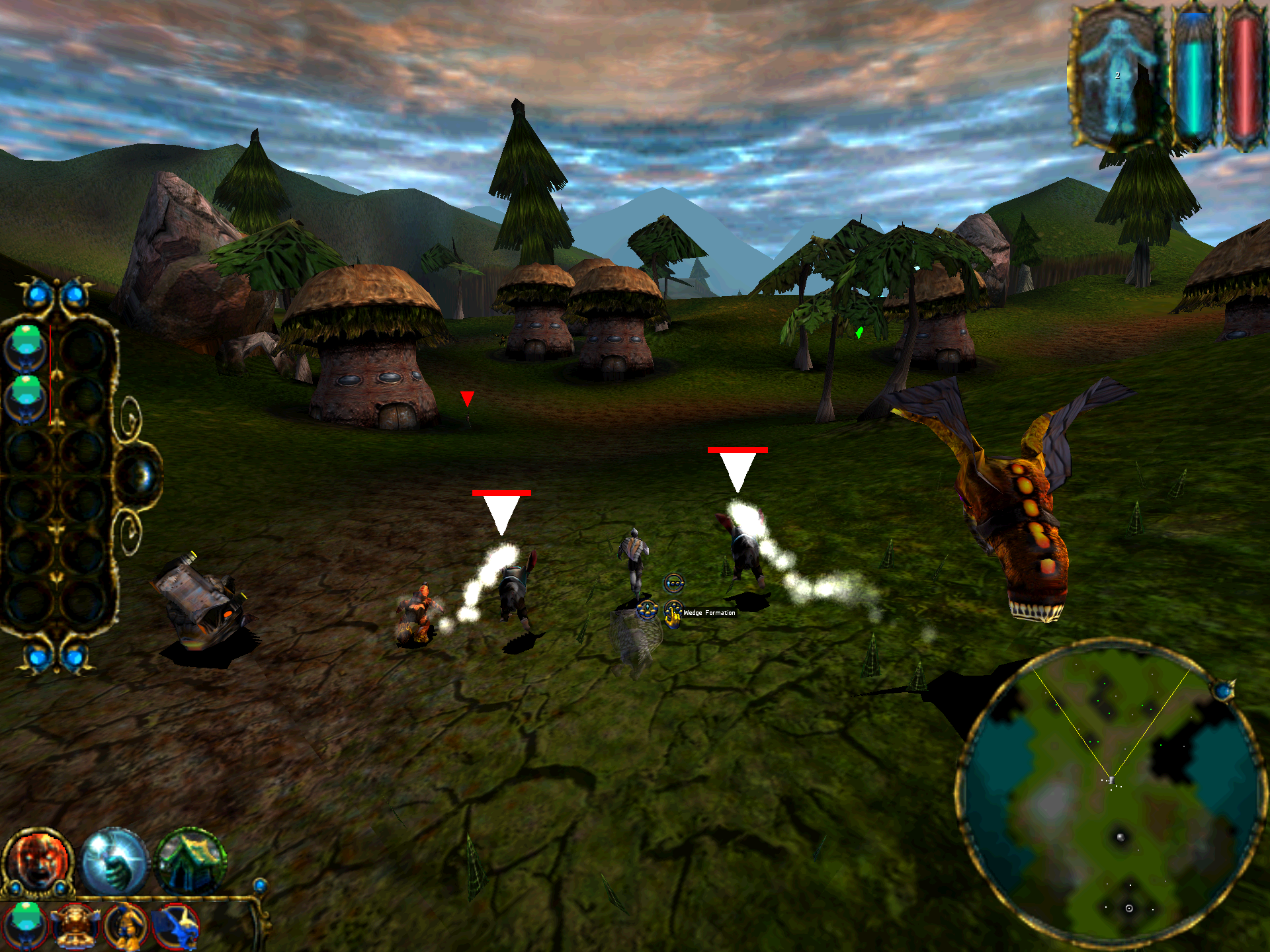Screen dimensions: 1270x952
Task: Select the line formation icon
Action: pos(673,583)
